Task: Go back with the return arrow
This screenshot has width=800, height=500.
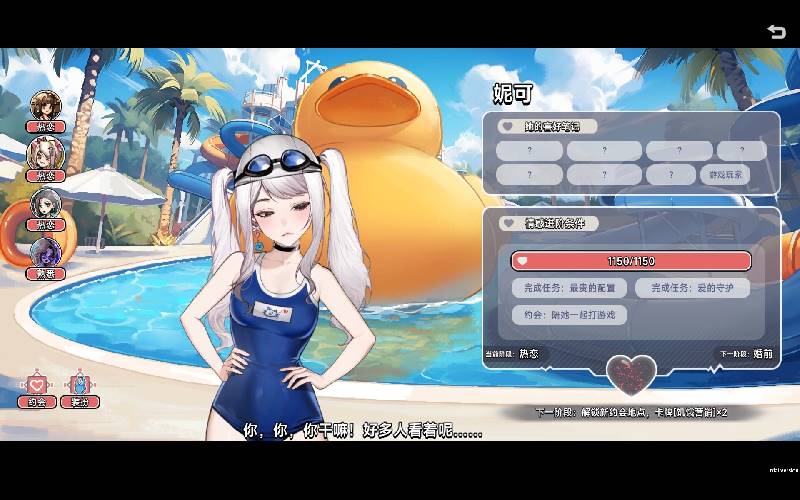Action: pos(776,31)
